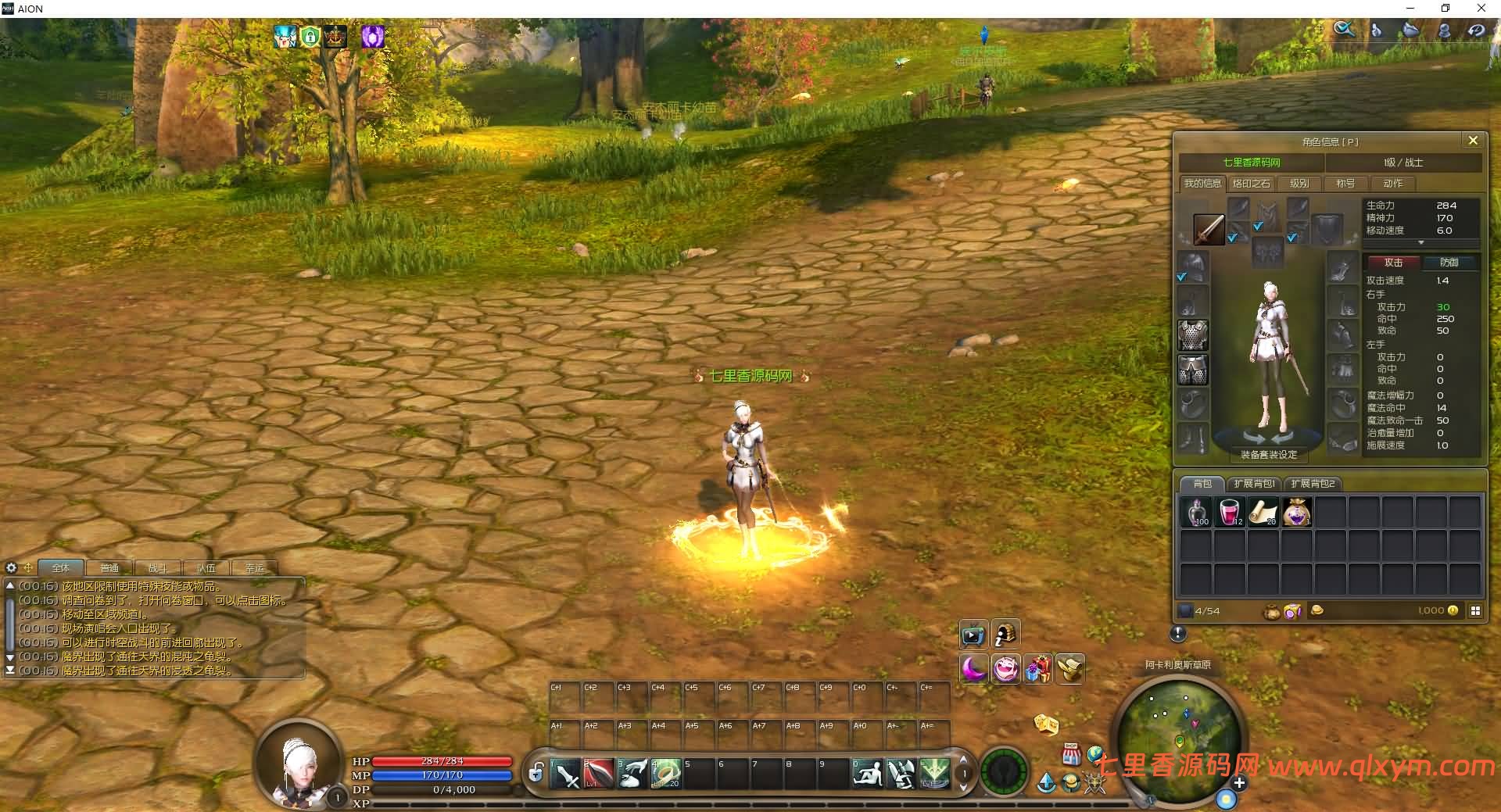Screen dimensions: 1501x812
Task: Select the scroll item in the bag
Action: click(1263, 513)
